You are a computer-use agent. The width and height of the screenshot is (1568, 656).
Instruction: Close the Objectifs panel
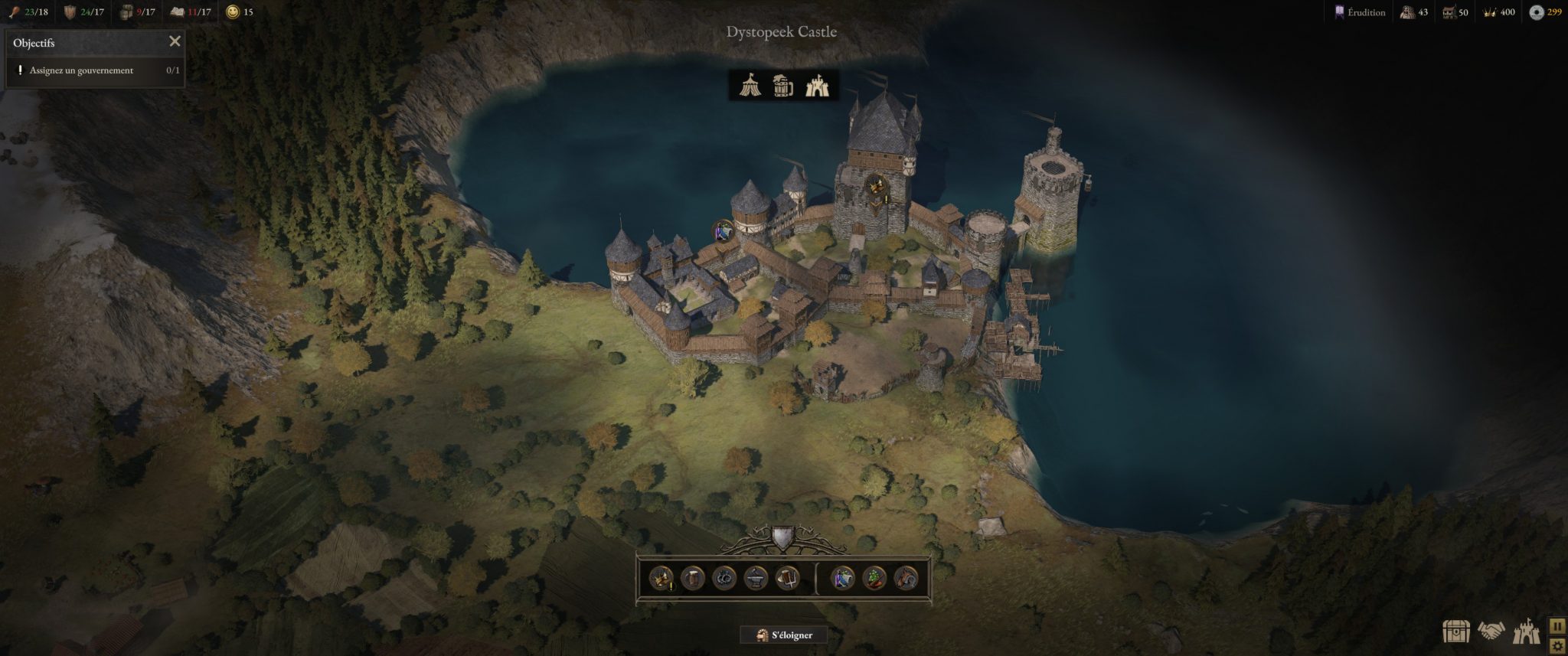tap(175, 41)
